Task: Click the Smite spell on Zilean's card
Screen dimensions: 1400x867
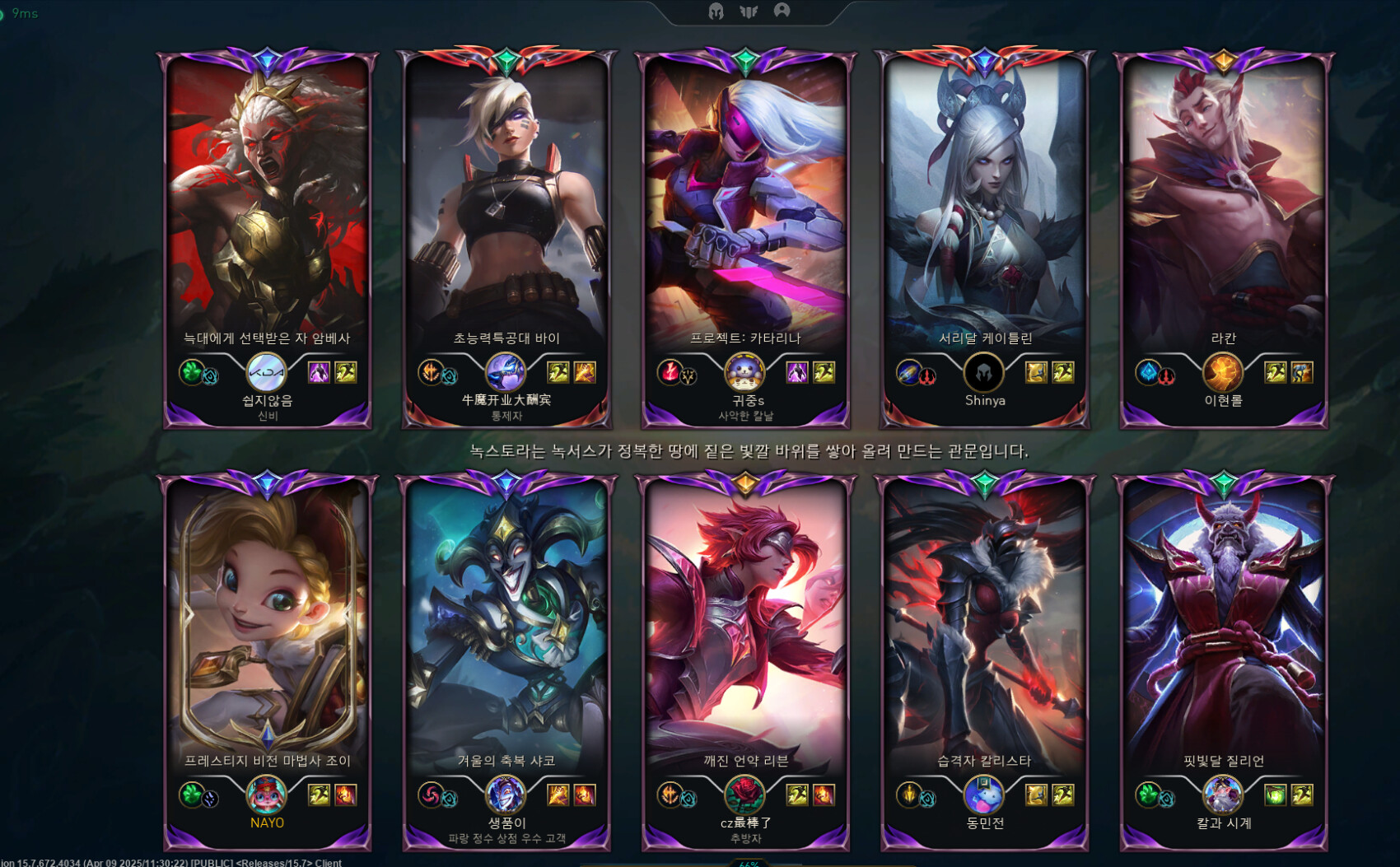Action: 1275,795
